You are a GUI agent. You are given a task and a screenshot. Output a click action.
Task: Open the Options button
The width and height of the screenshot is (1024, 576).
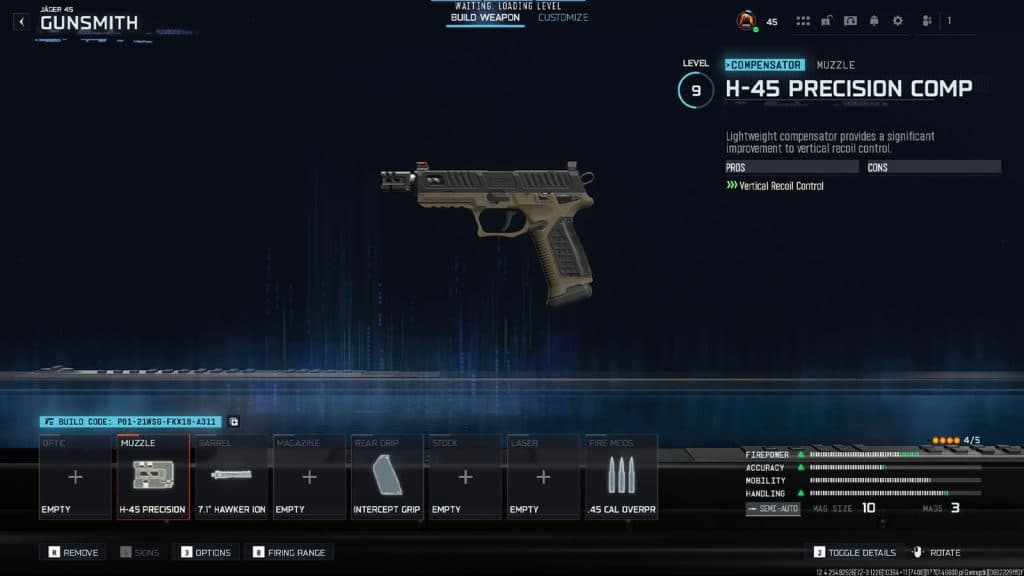point(206,552)
